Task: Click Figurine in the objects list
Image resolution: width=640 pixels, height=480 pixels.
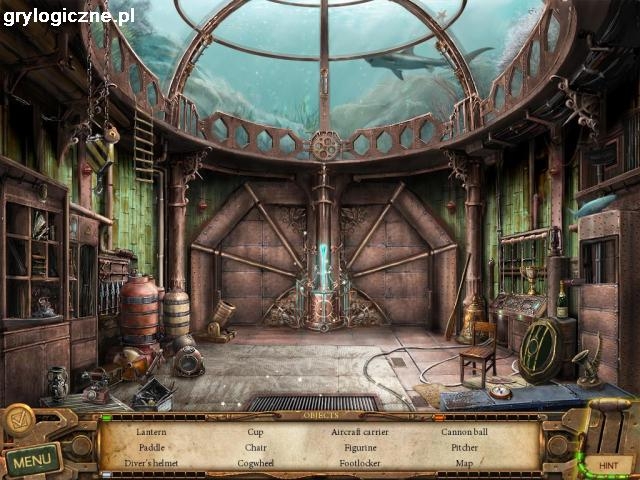Action: click(x=359, y=447)
